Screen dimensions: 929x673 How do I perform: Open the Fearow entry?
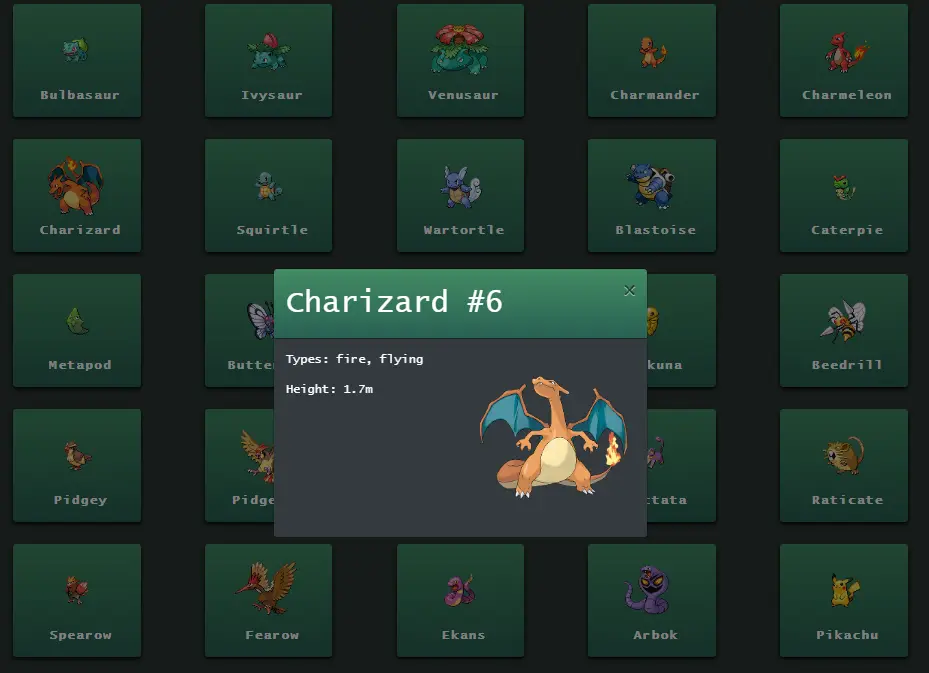point(268,600)
